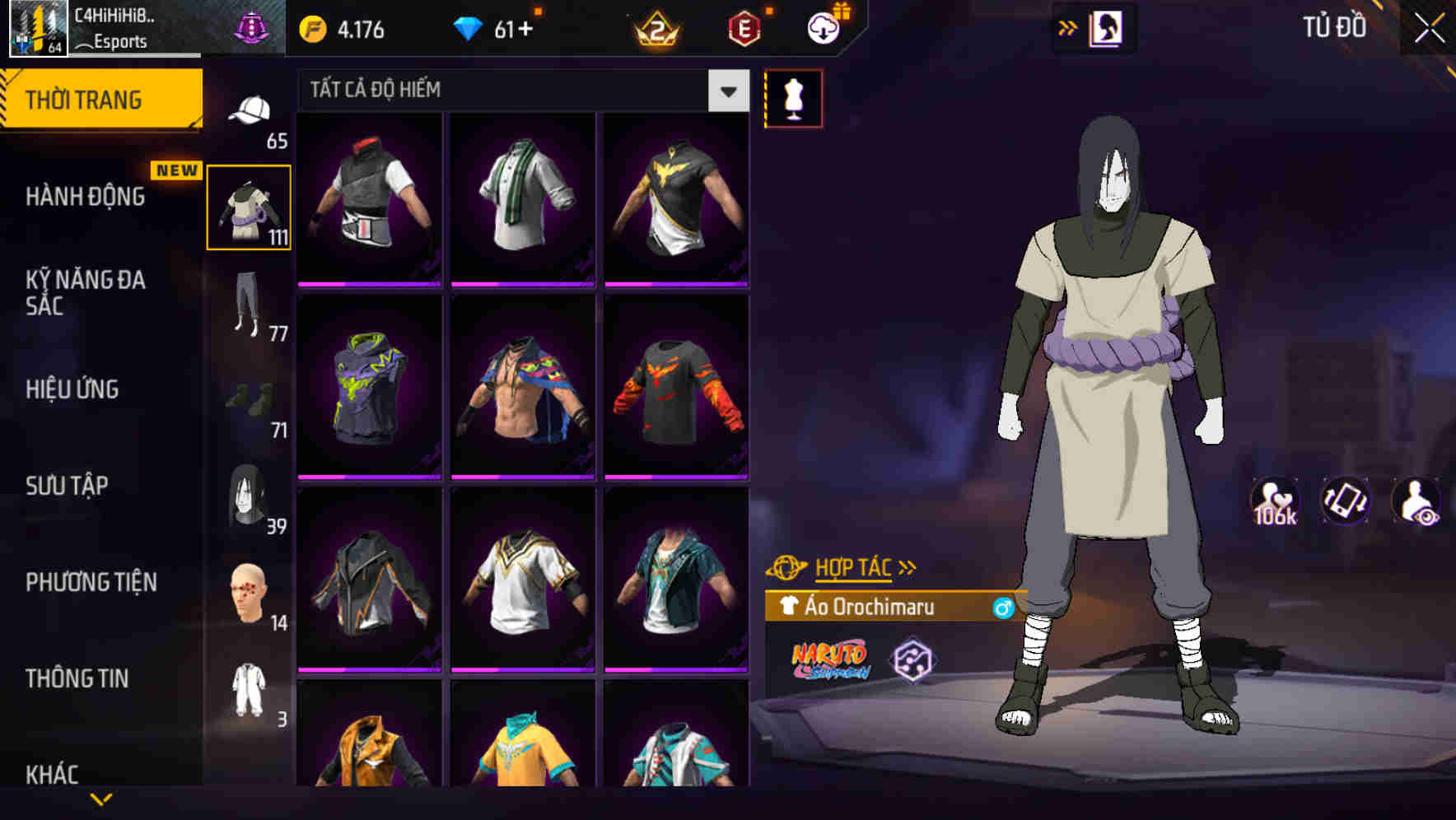The width and height of the screenshot is (1456, 820).
Task: Click the double-chevron arrows near top right
Action: click(1068, 26)
